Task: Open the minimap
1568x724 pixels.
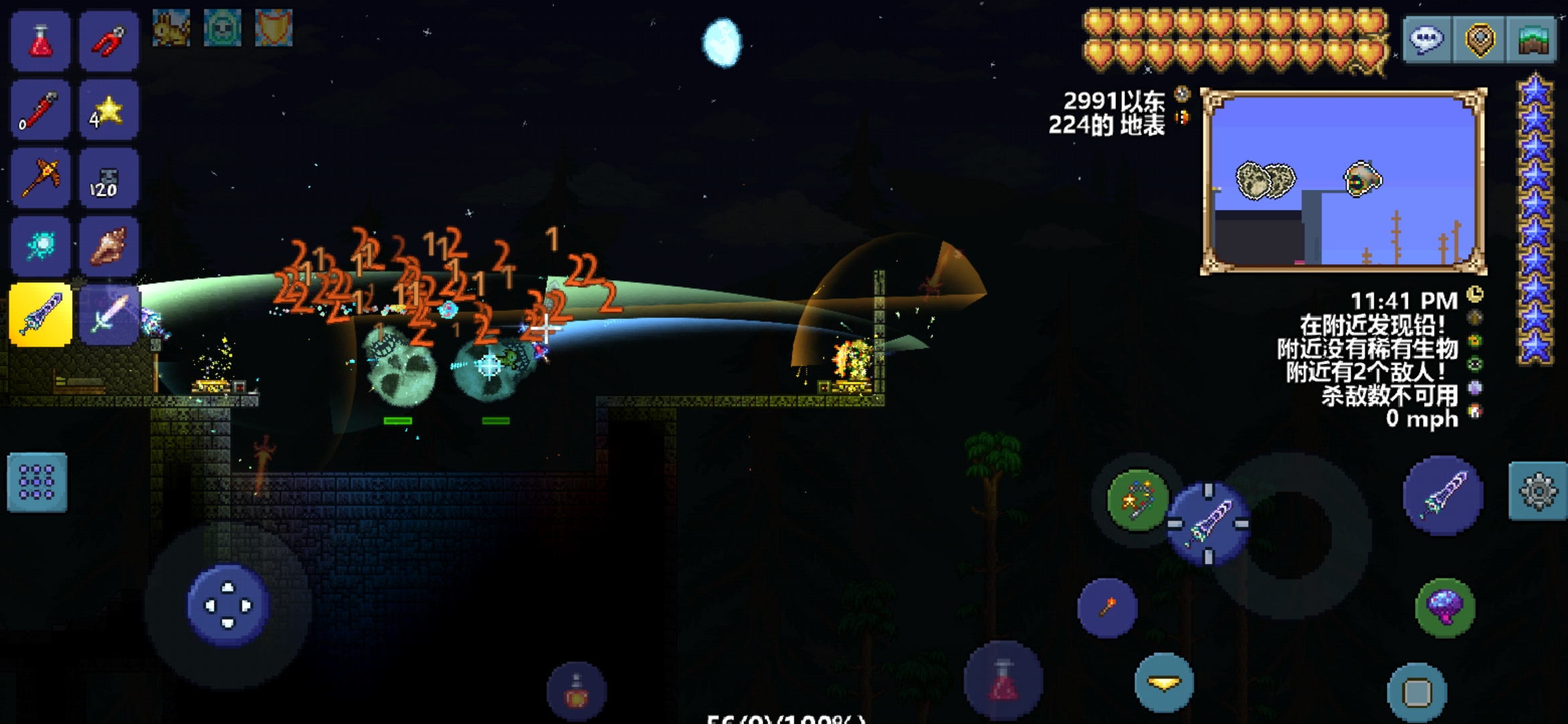Action: pos(1344,181)
